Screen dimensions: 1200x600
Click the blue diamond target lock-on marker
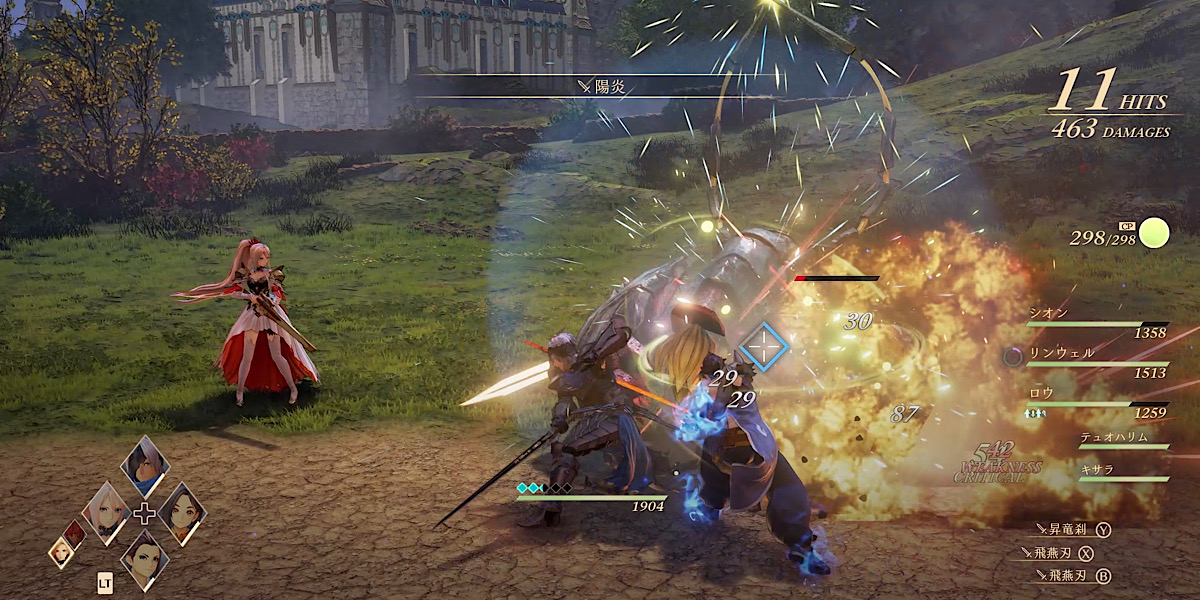pyautogui.click(x=764, y=347)
